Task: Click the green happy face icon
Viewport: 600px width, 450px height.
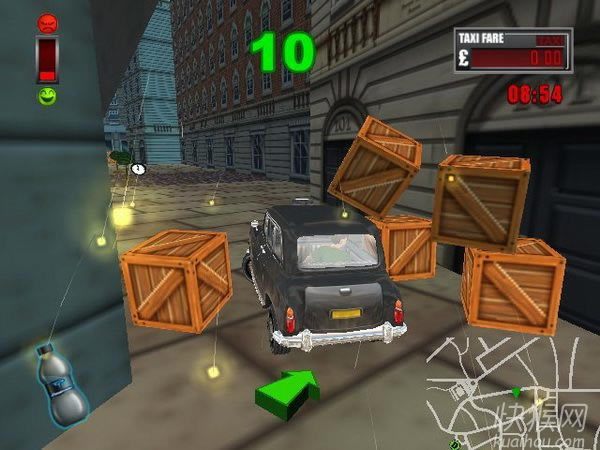Action: [47, 97]
